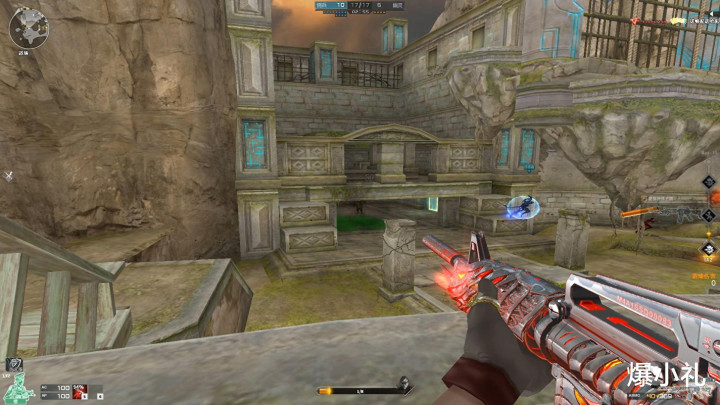Select the top diamond weapon slot icon

coord(709,182)
